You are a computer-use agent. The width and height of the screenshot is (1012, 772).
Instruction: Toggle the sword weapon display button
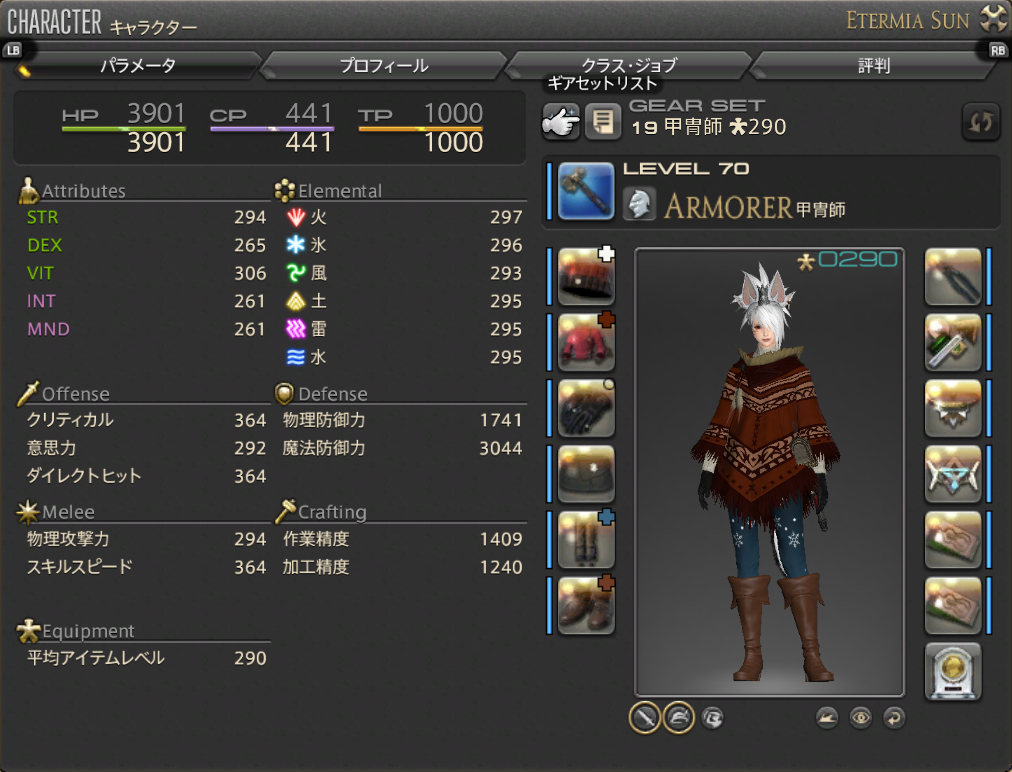coord(645,717)
